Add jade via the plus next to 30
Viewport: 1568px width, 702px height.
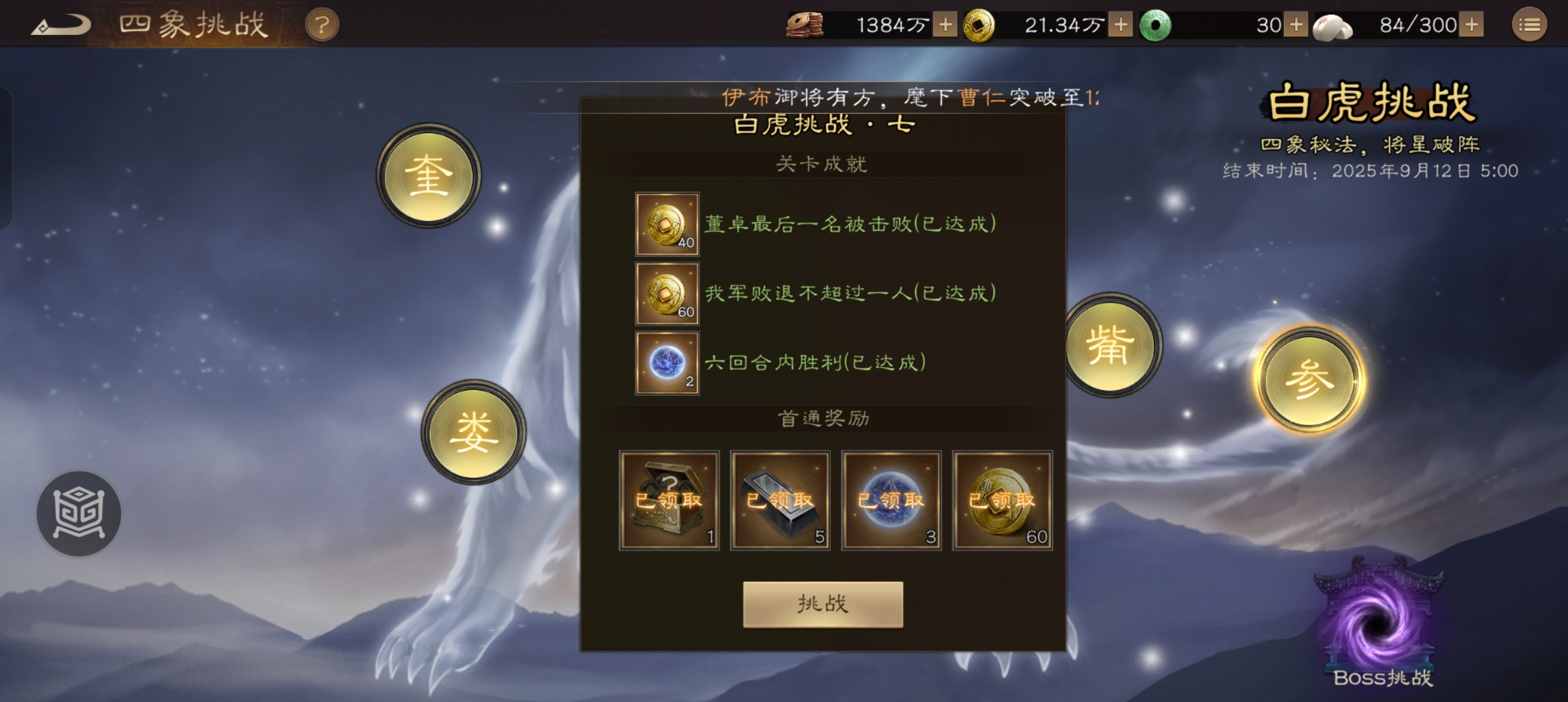coord(1297,25)
